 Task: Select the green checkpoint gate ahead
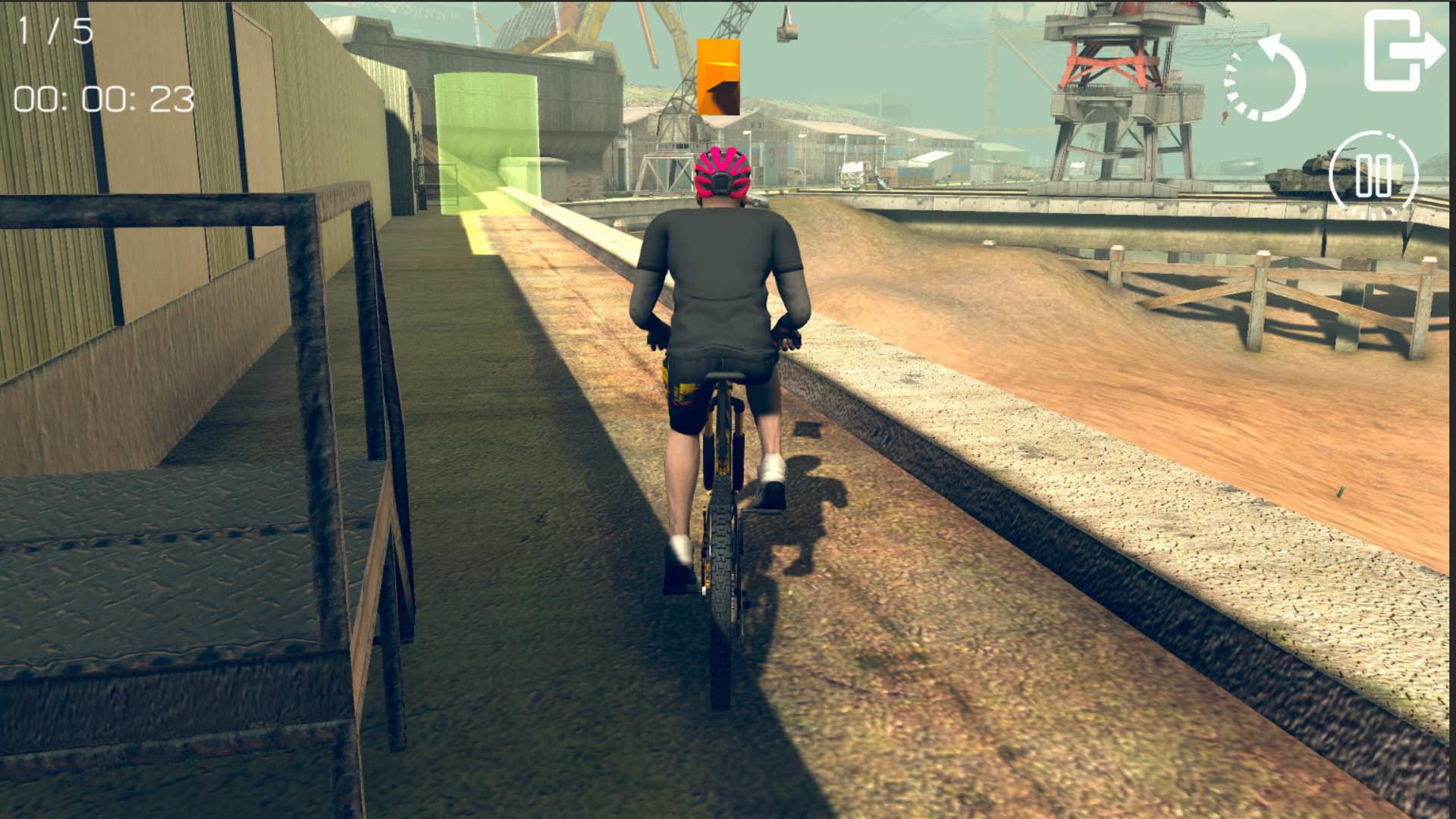[x=485, y=144]
